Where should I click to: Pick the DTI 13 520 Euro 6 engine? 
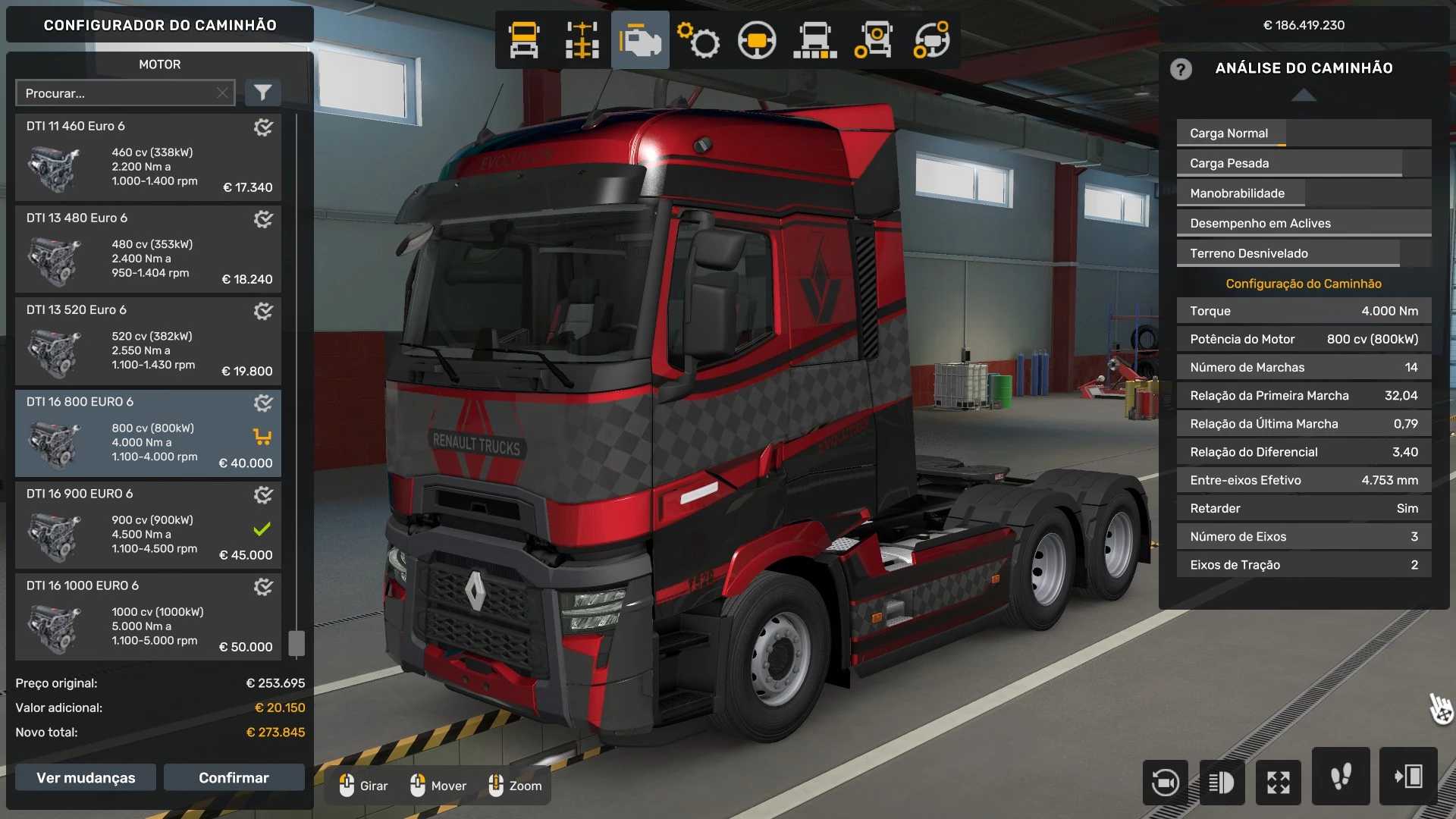pos(148,341)
